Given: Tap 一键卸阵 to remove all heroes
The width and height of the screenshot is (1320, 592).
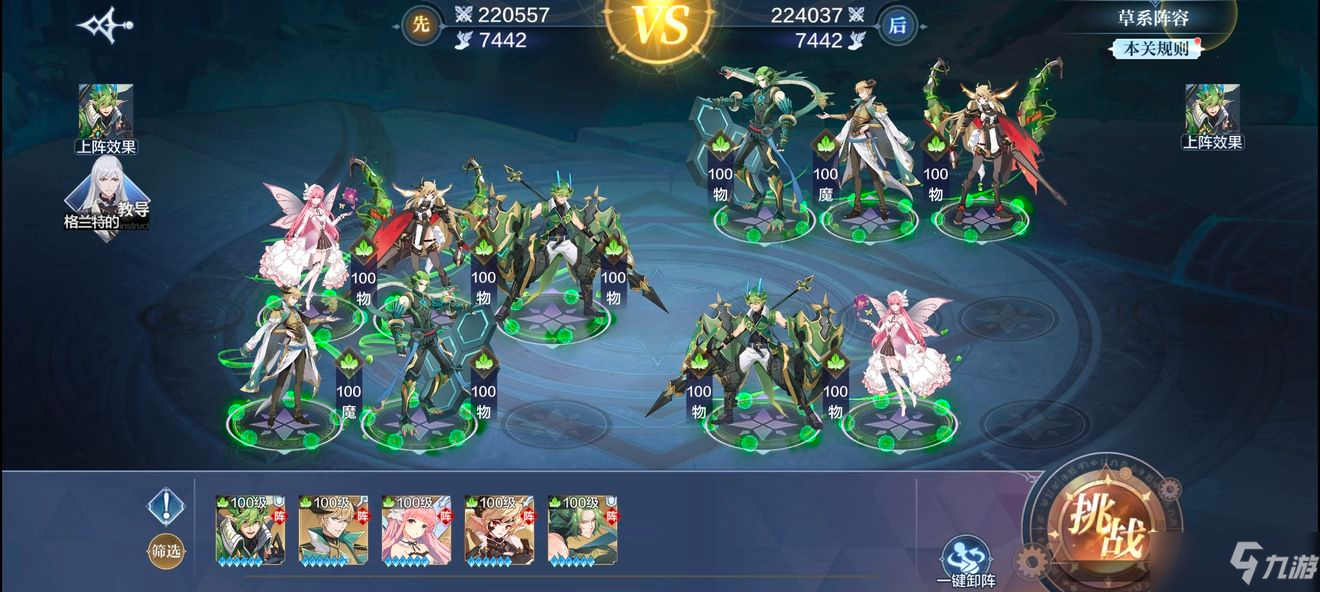Looking at the screenshot, I should point(967,561).
